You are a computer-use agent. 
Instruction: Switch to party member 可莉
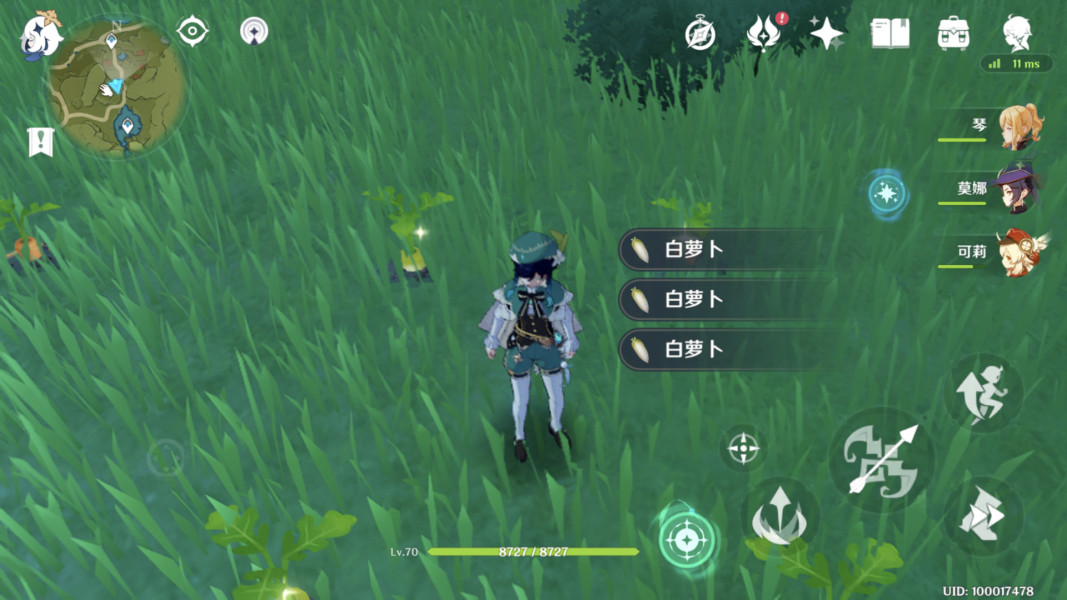(x=1019, y=252)
